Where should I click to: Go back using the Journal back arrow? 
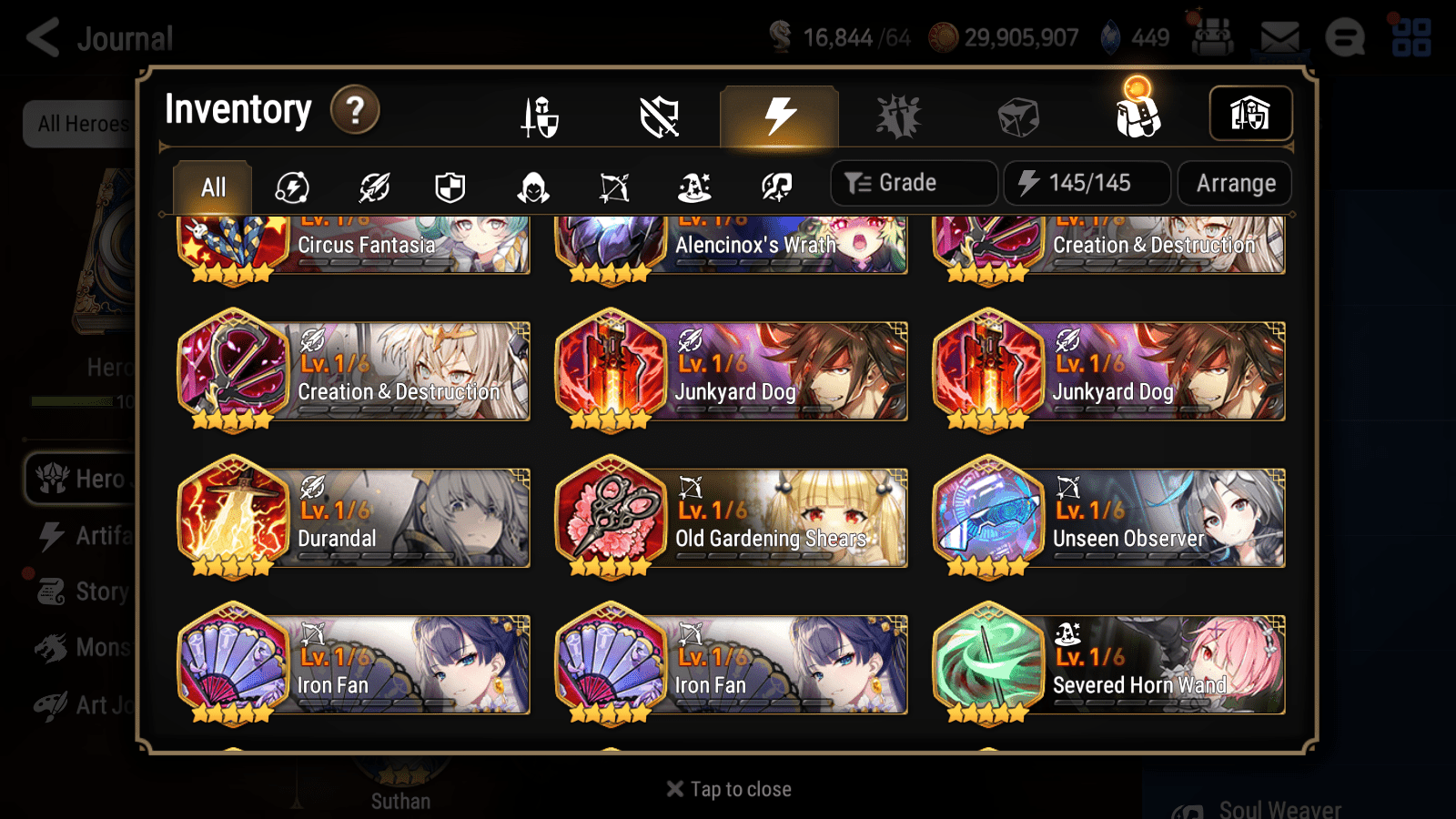43,37
